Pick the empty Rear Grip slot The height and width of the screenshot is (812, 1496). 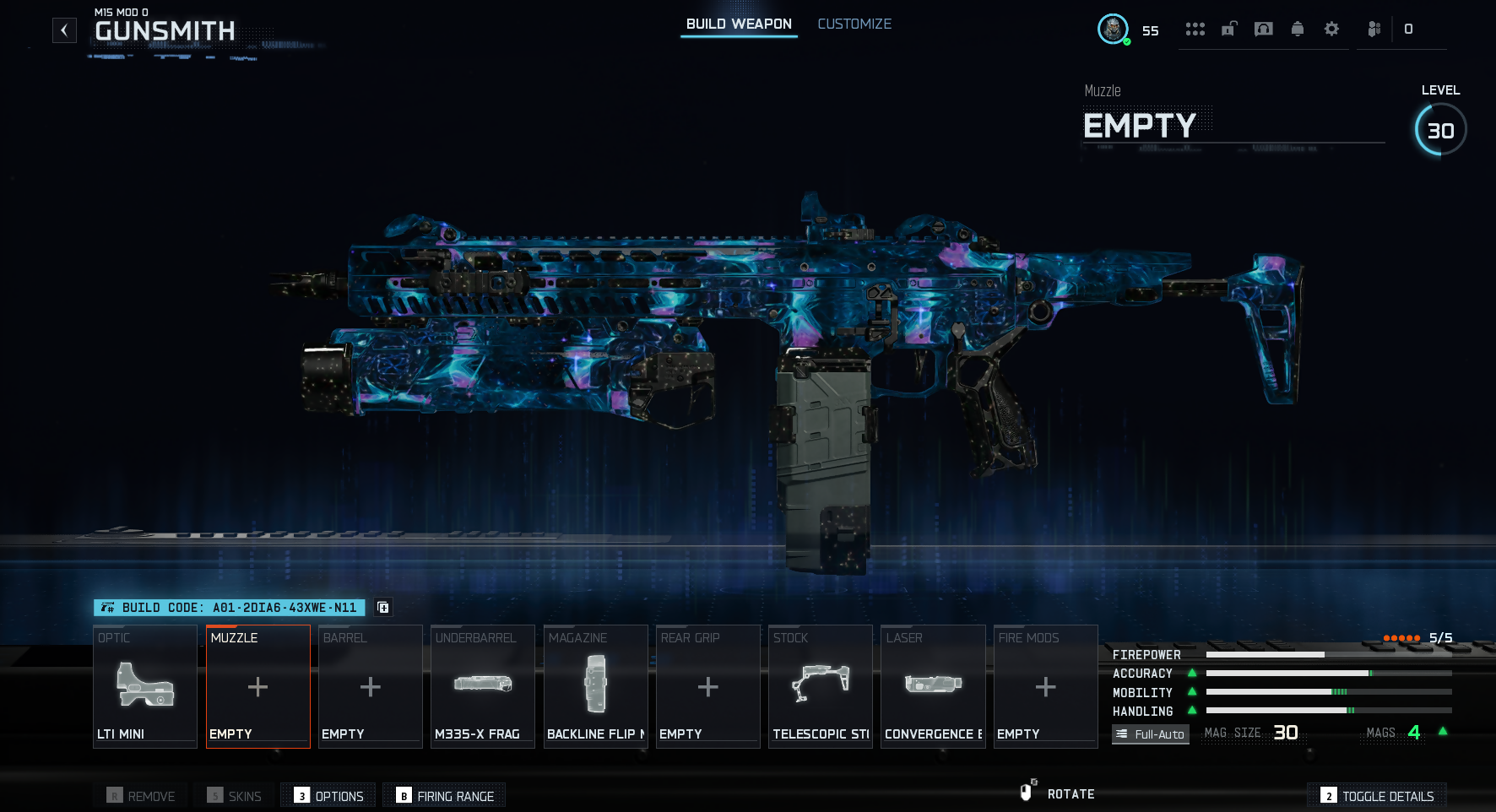(707, 686)
